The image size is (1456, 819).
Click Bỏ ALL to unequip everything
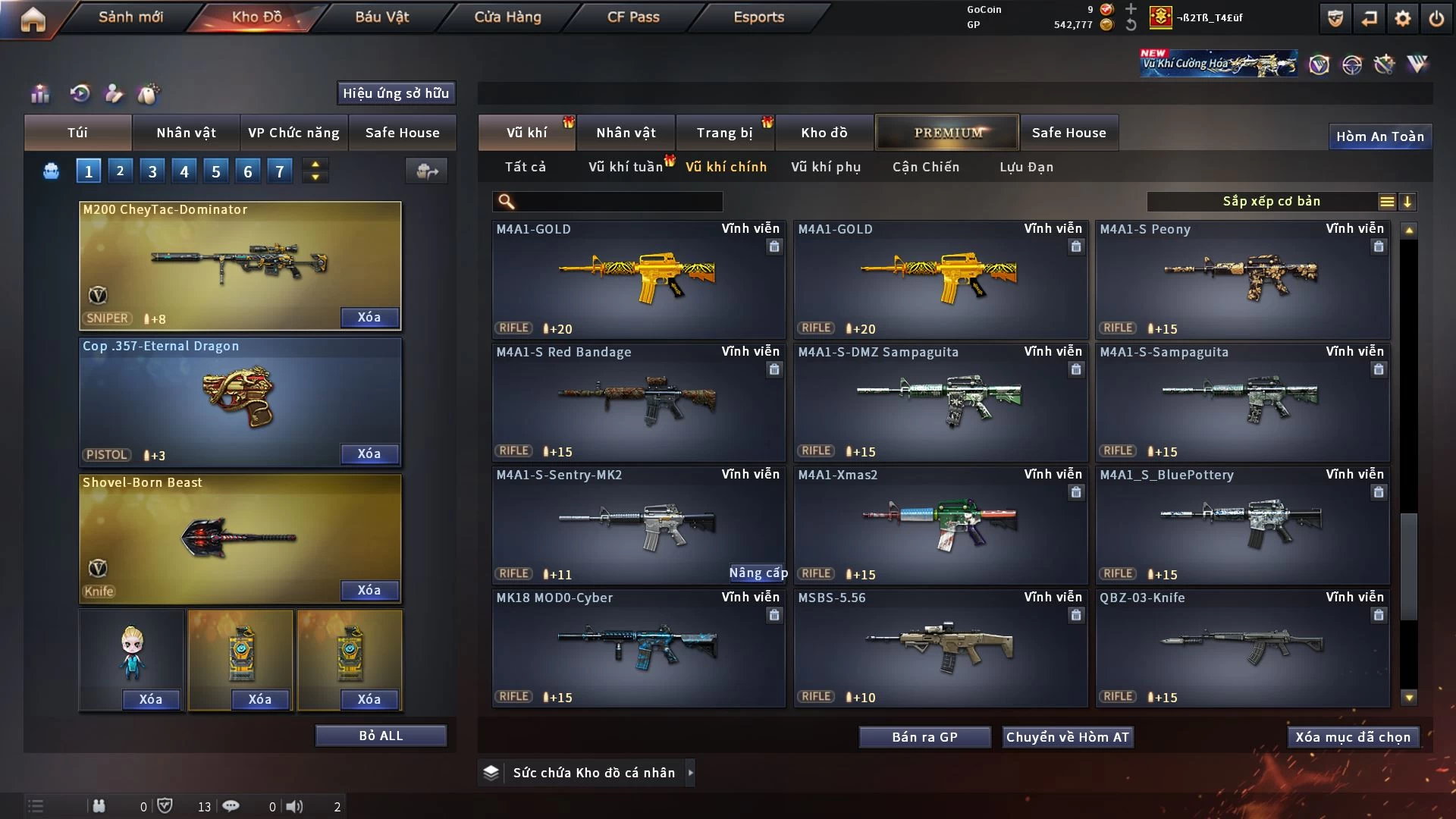tap(381, 736)
